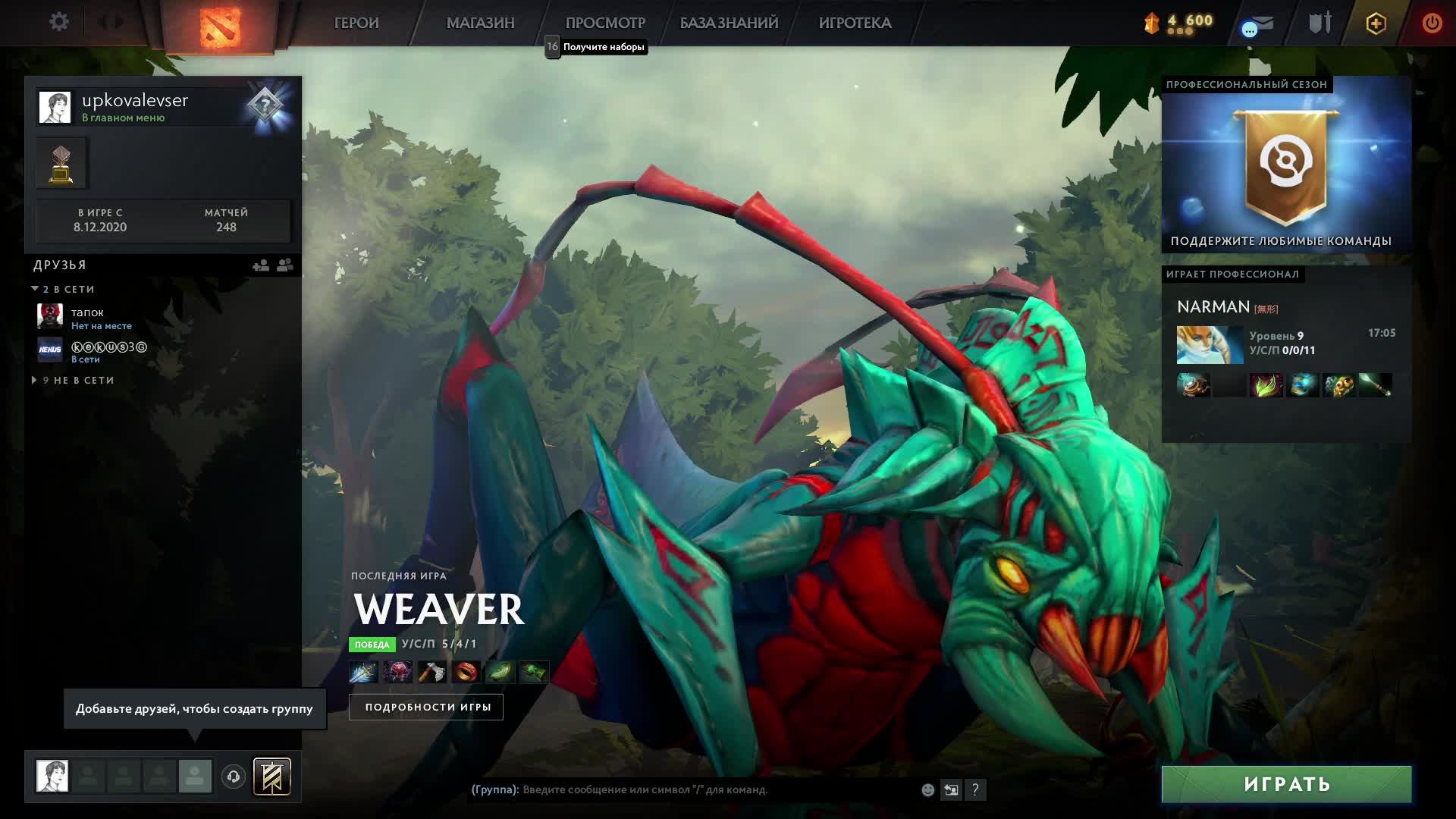This screenshot has height=819, width=1456.
Task: Quit the game with the power button
Action: [x=1432, y=23]
